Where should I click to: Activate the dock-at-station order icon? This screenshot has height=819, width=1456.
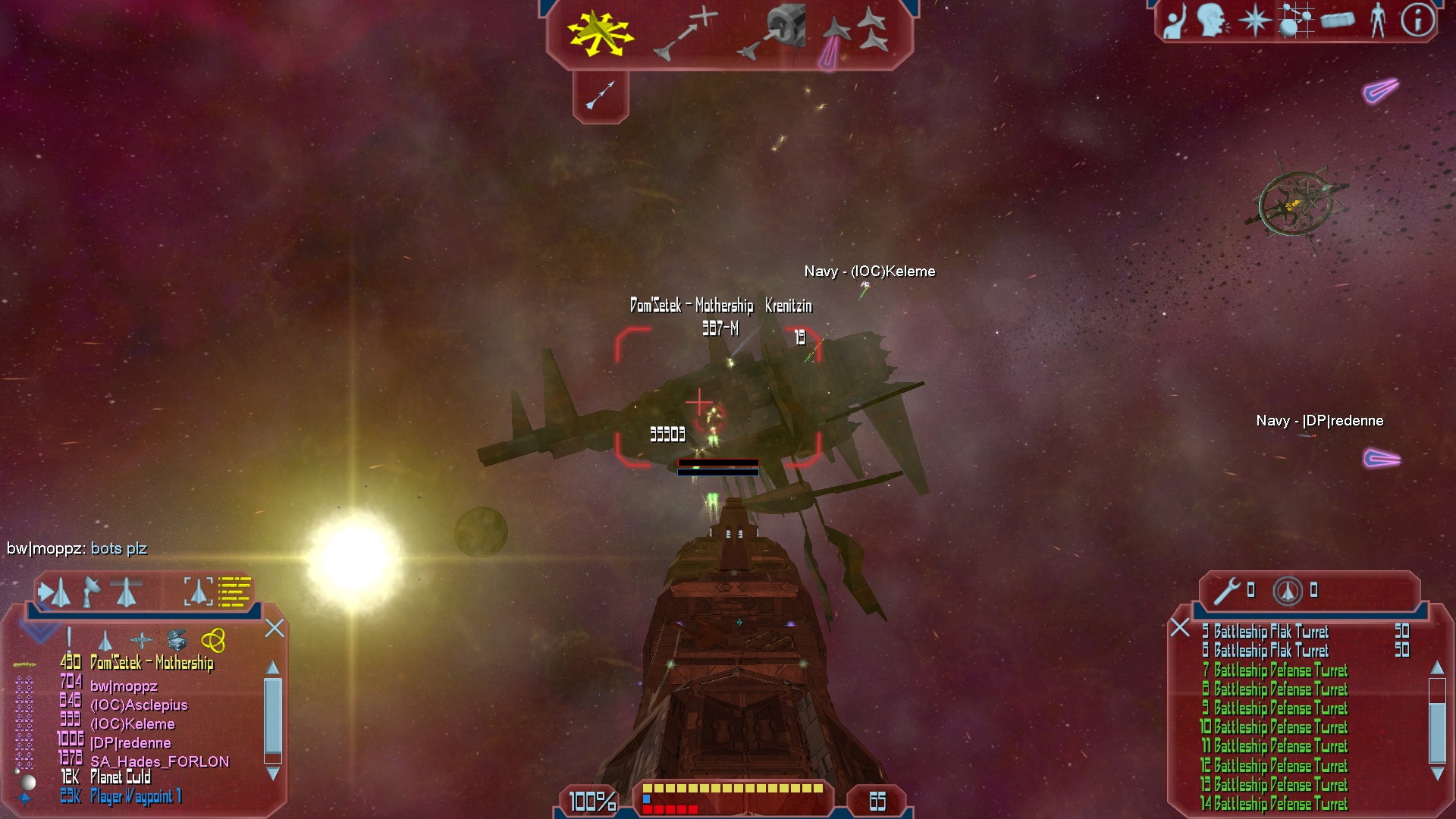[772, 32]
